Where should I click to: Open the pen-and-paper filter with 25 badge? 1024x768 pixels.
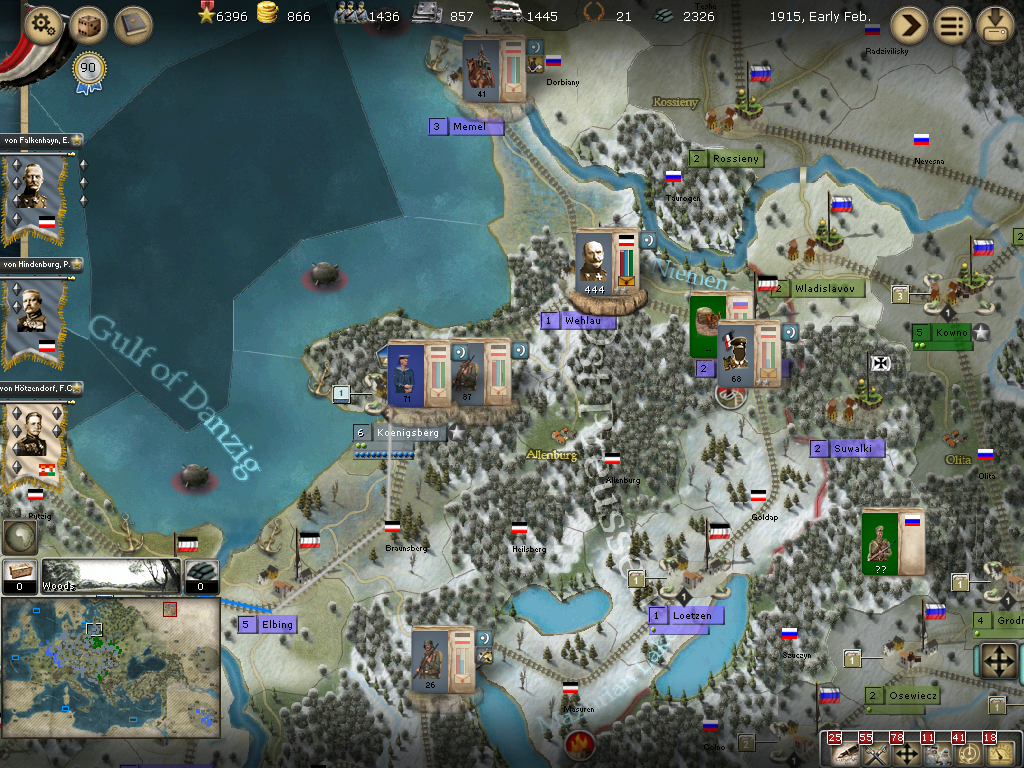pos(842,753)
